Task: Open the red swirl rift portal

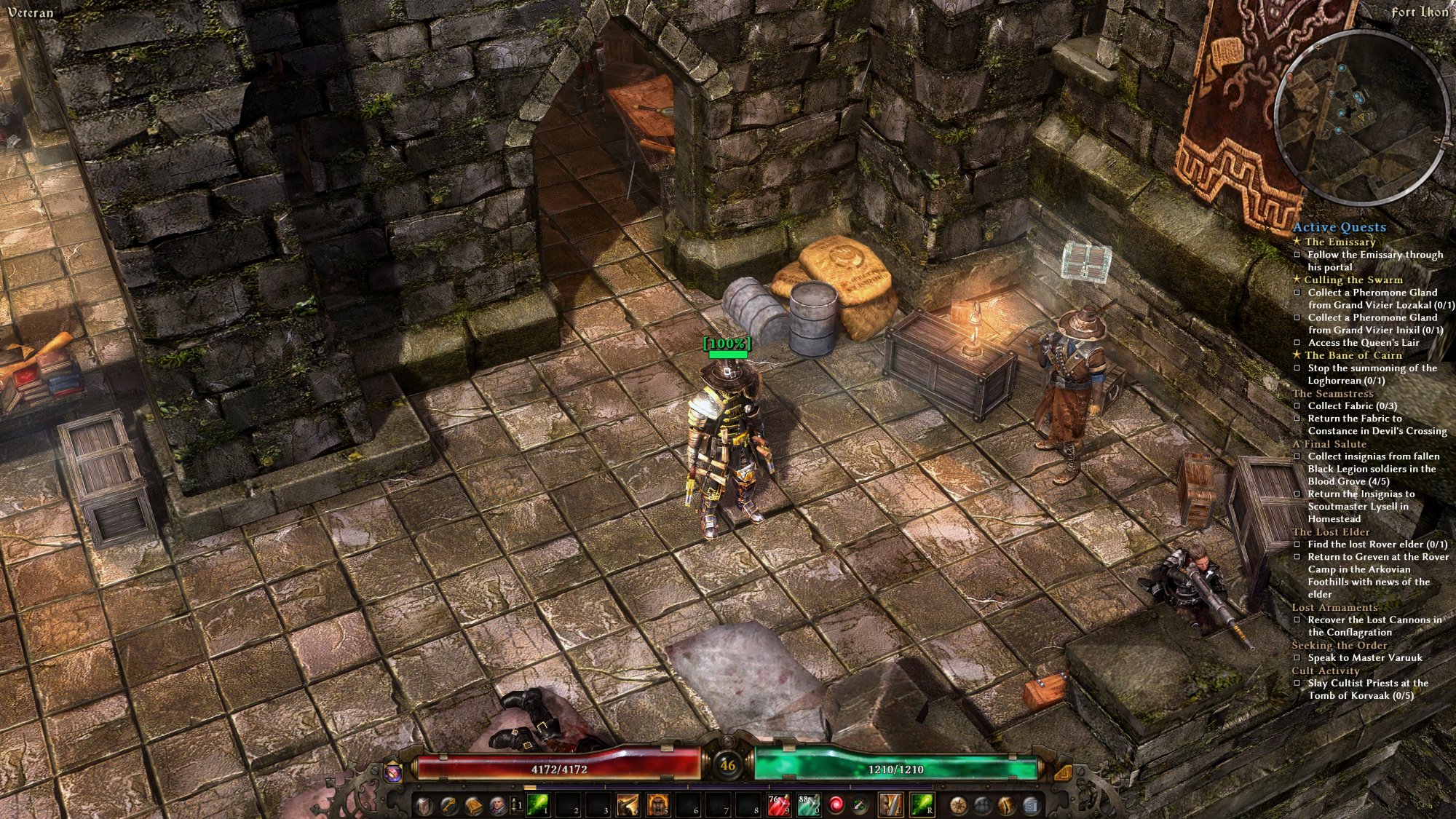Action: [836, 804]
